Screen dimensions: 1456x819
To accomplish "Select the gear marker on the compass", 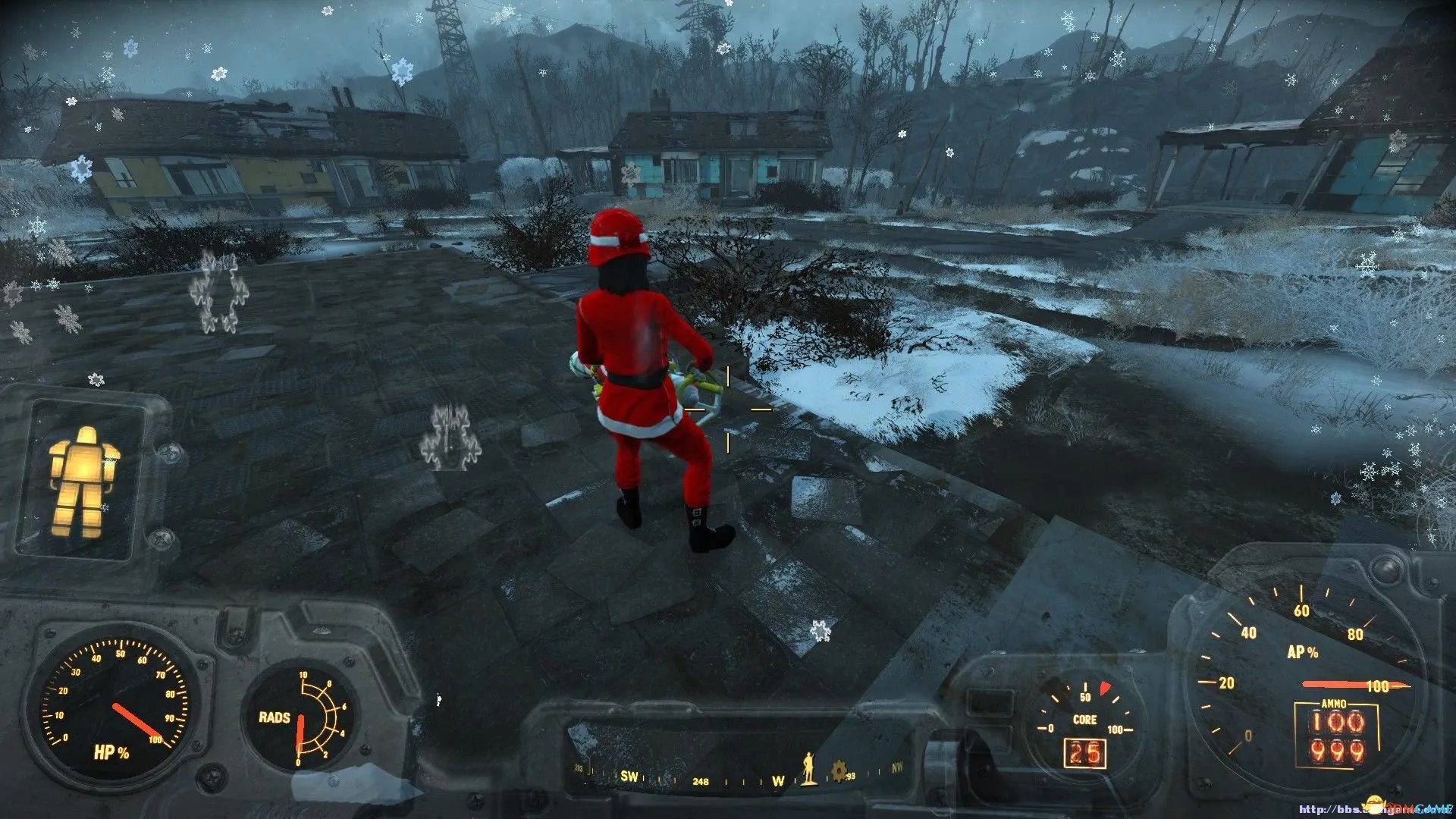I will [839, 771].
